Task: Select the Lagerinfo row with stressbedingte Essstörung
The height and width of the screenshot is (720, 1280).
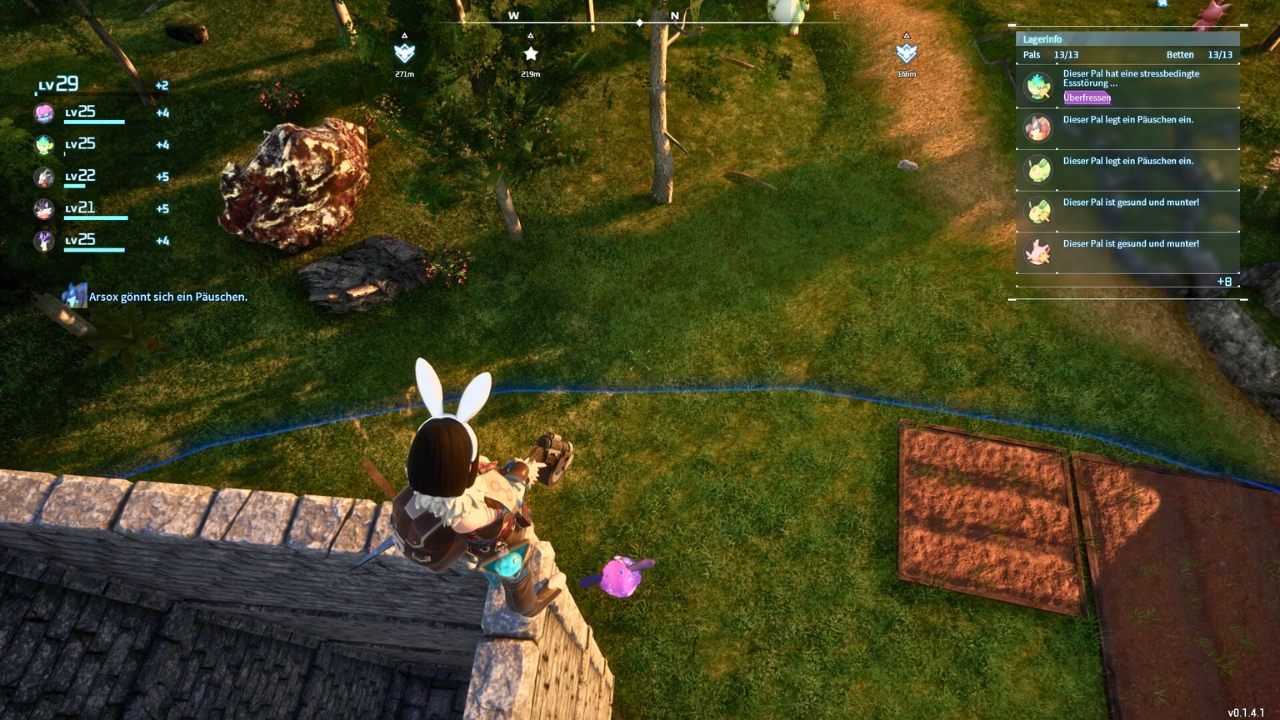Action: coord(1128,85)
